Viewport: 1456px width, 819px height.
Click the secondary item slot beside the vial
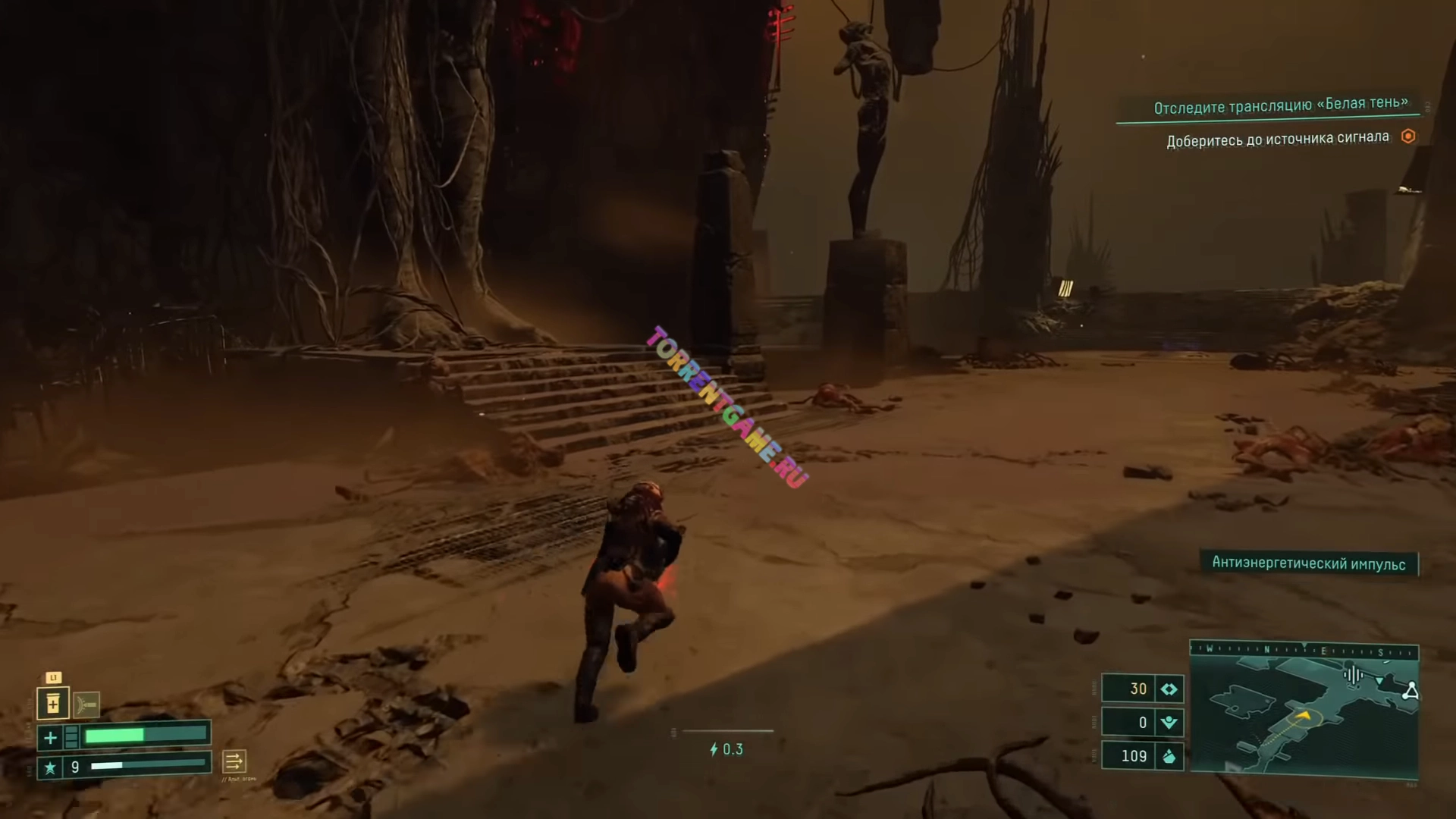coord(86,704)
